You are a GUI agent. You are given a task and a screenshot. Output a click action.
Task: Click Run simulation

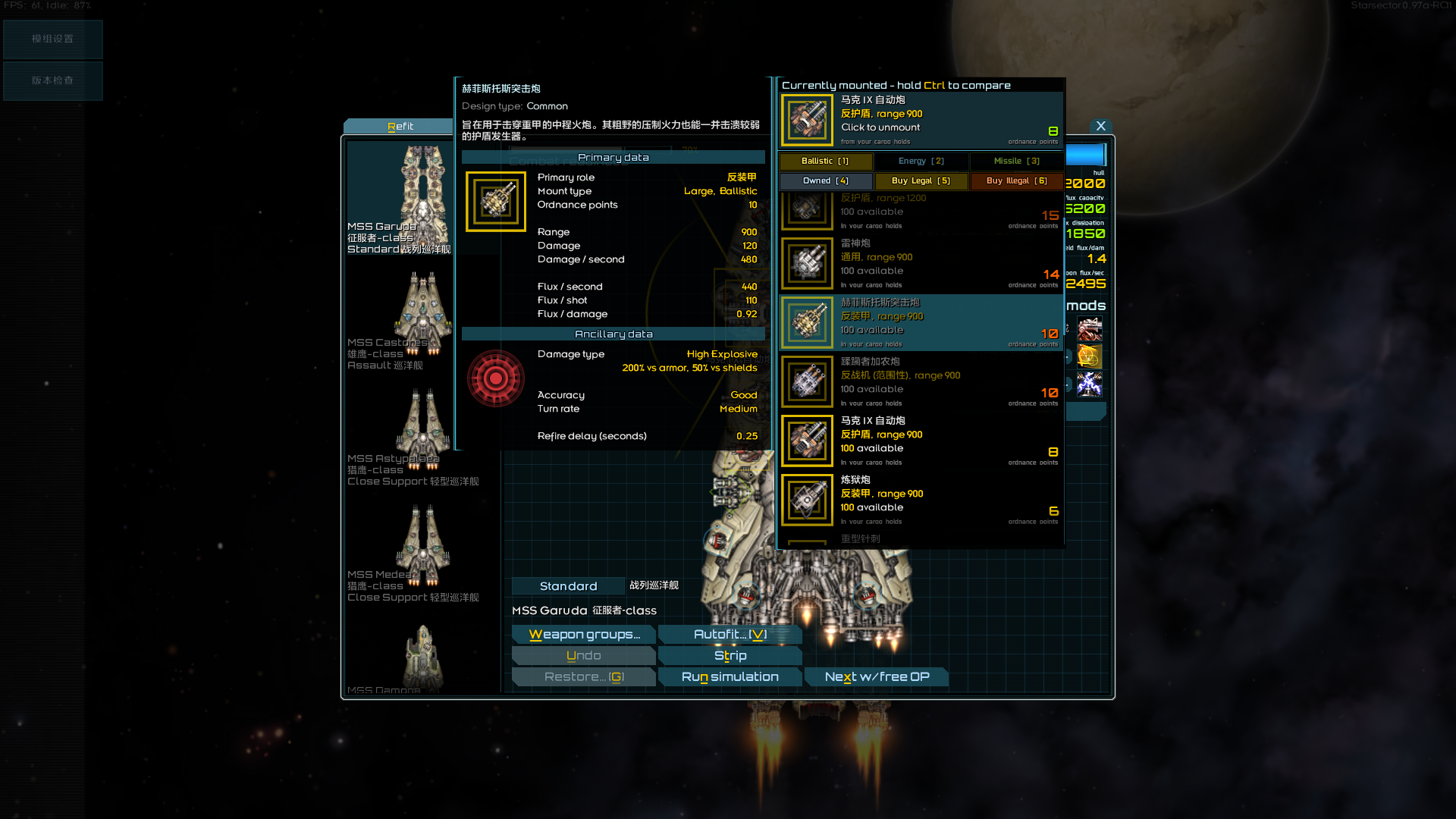pos(730,676)
